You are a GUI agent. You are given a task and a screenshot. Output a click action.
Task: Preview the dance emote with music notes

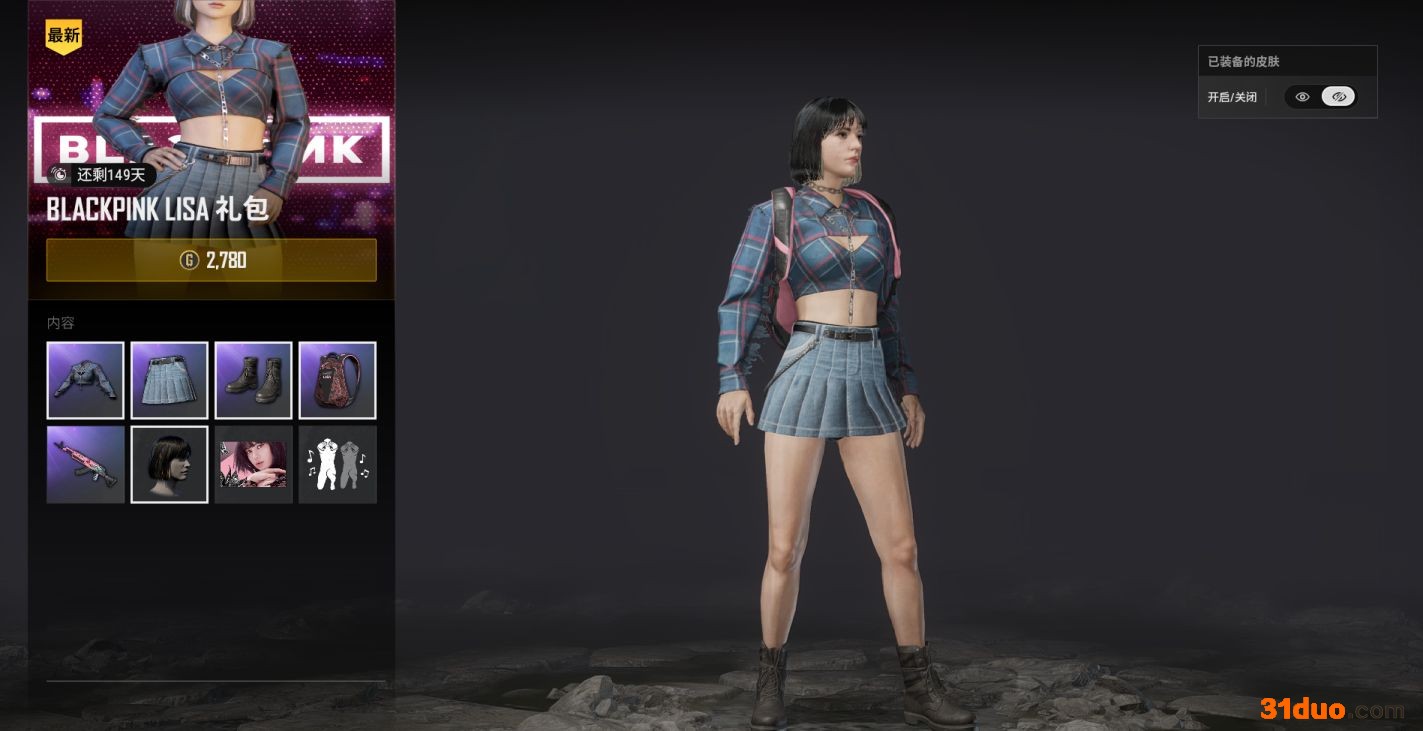point(337,464)
